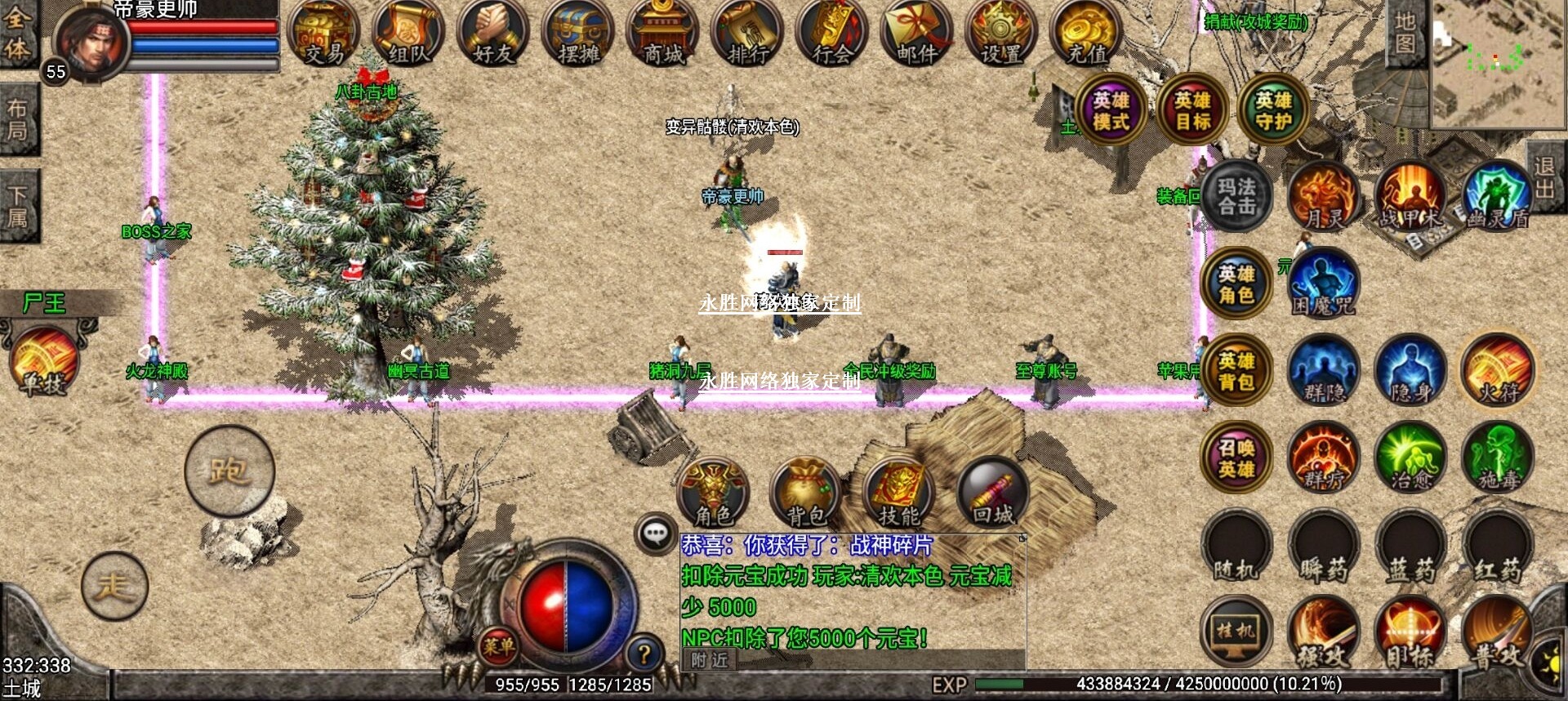The image size is (1568, 701).
Task: Show the 排行 rankings
Action: 748,34
